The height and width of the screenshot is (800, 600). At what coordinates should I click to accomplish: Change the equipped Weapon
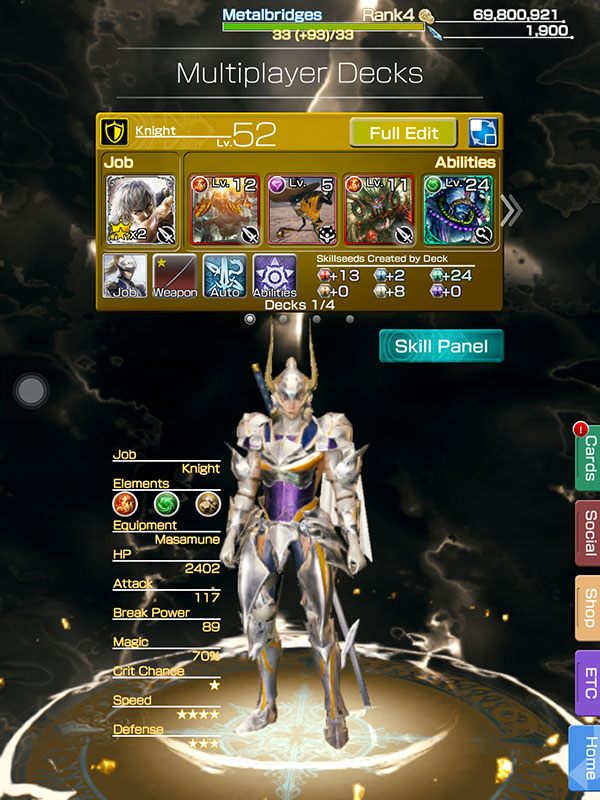[174, 276]
